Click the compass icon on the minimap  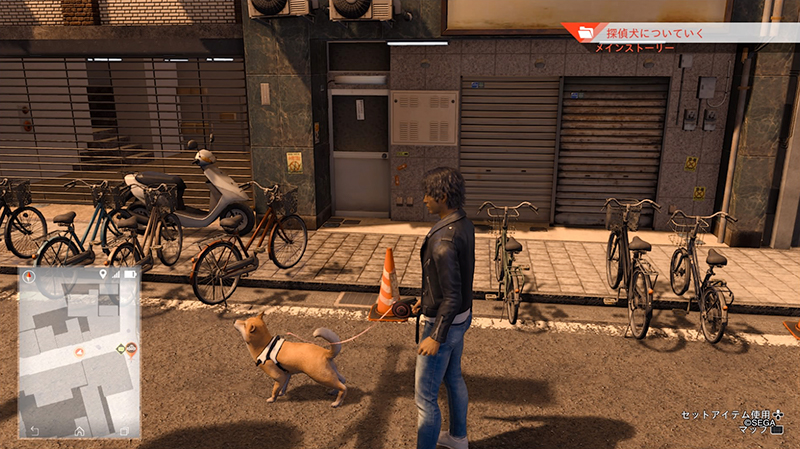click(x=29, y=275)
